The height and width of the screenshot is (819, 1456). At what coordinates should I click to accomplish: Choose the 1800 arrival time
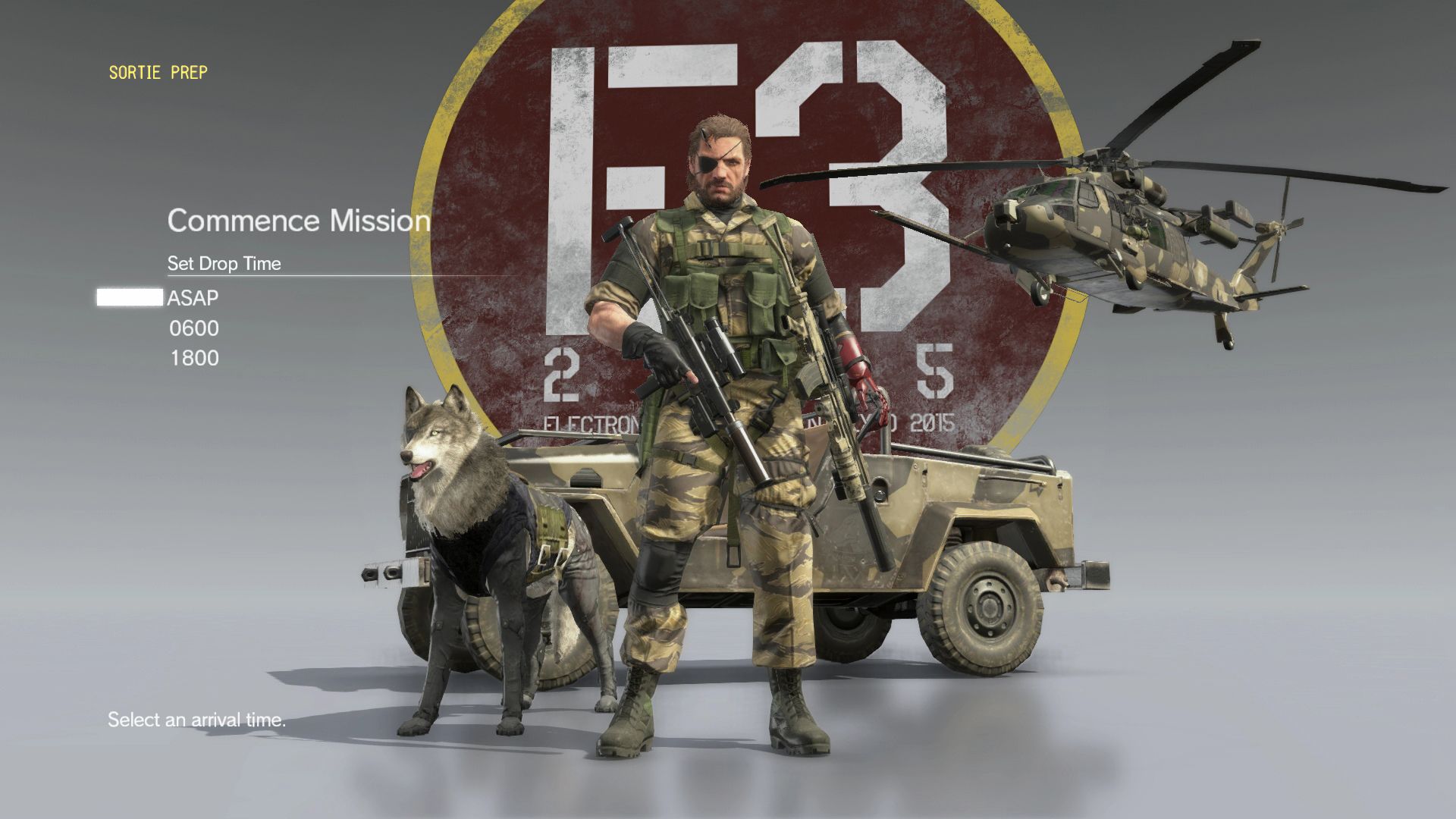point(195,359)
